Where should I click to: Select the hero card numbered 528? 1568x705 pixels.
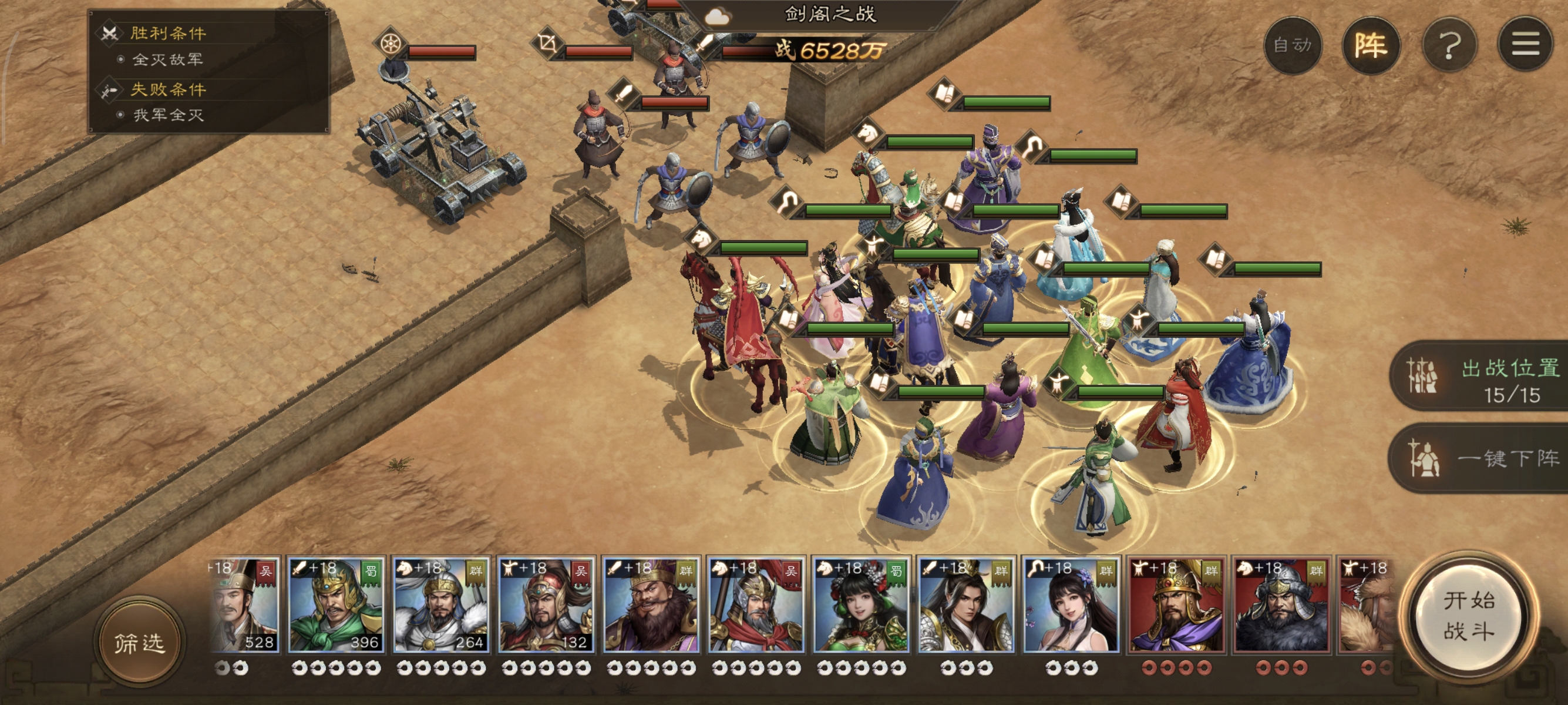(245, 605)
